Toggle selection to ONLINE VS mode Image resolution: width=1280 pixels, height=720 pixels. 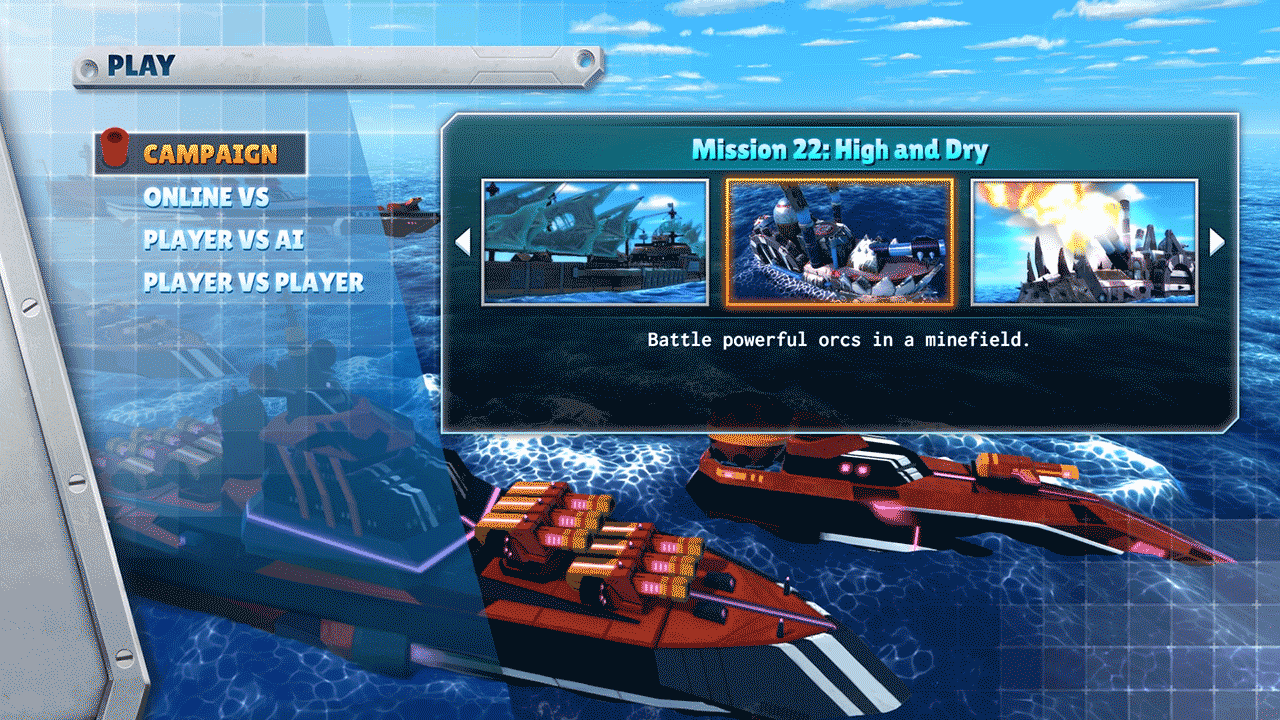tap(207, 198)
